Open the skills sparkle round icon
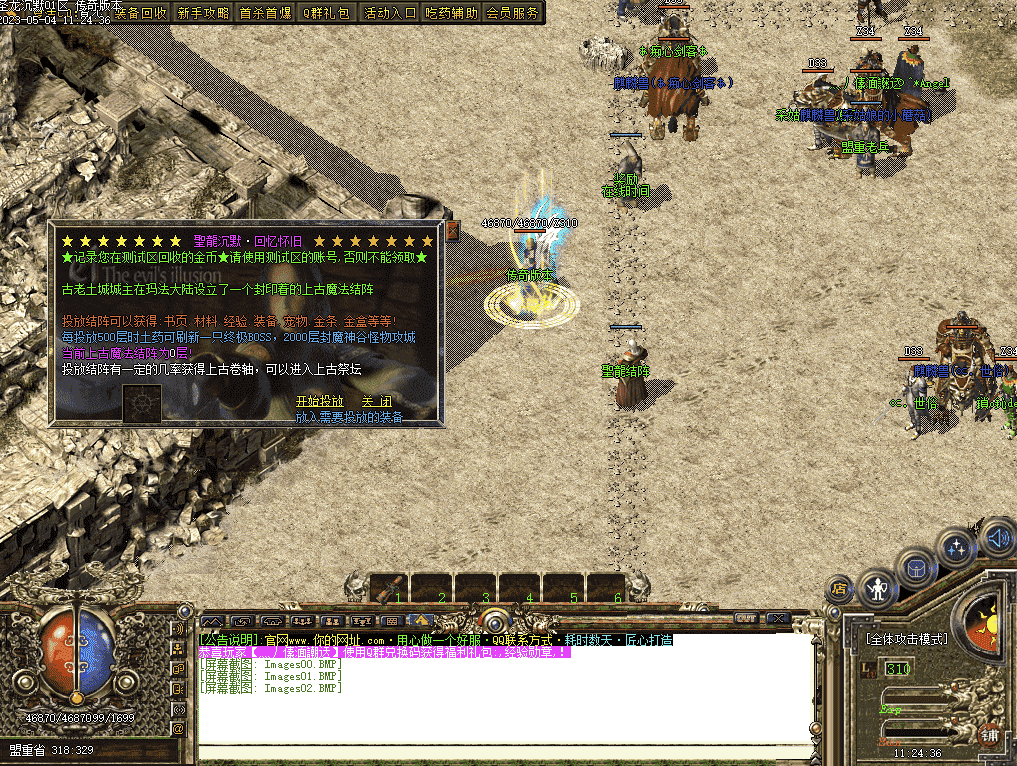 click(x=957, y=548)
